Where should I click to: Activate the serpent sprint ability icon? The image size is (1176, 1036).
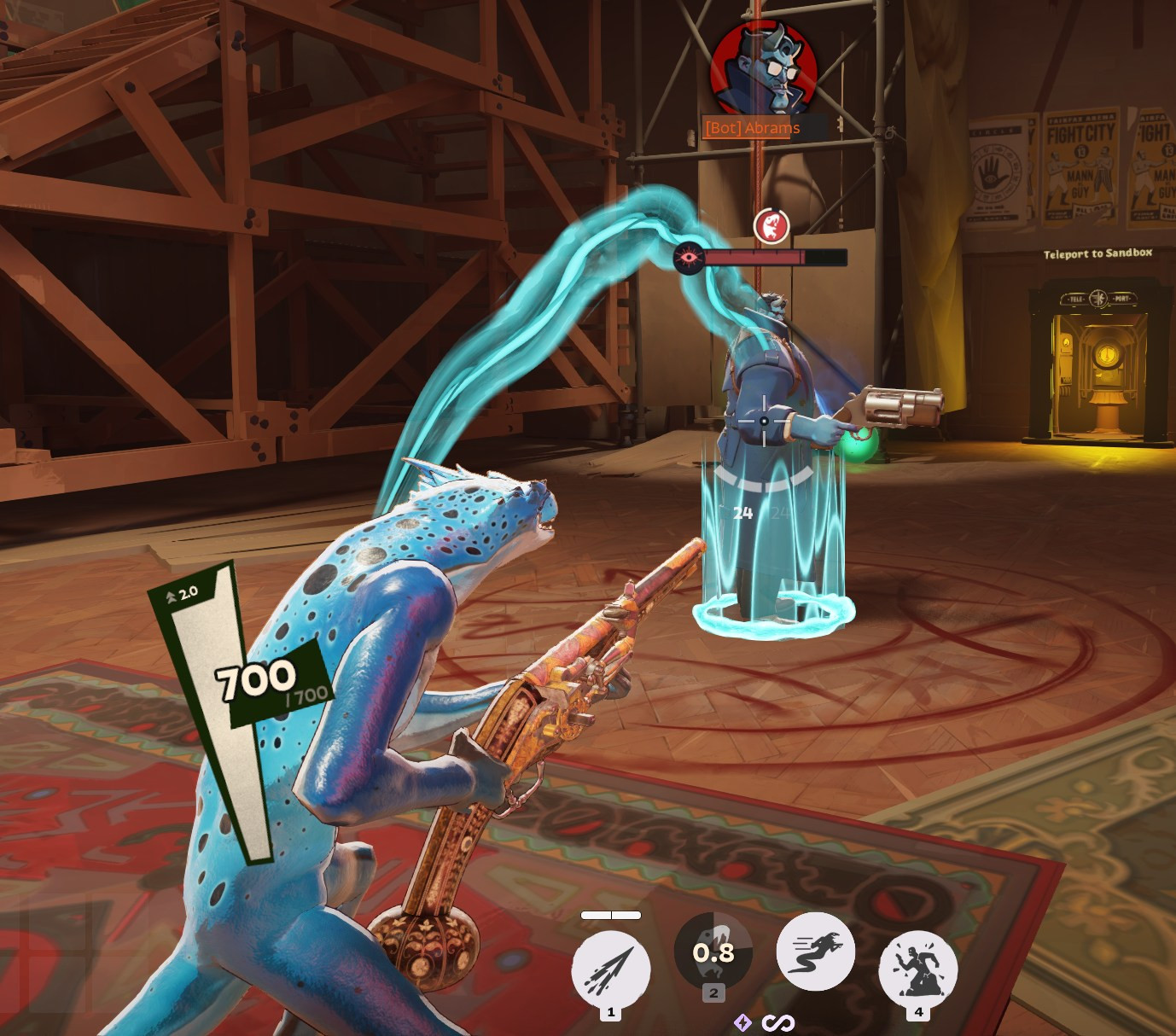(x=816, y=954)
